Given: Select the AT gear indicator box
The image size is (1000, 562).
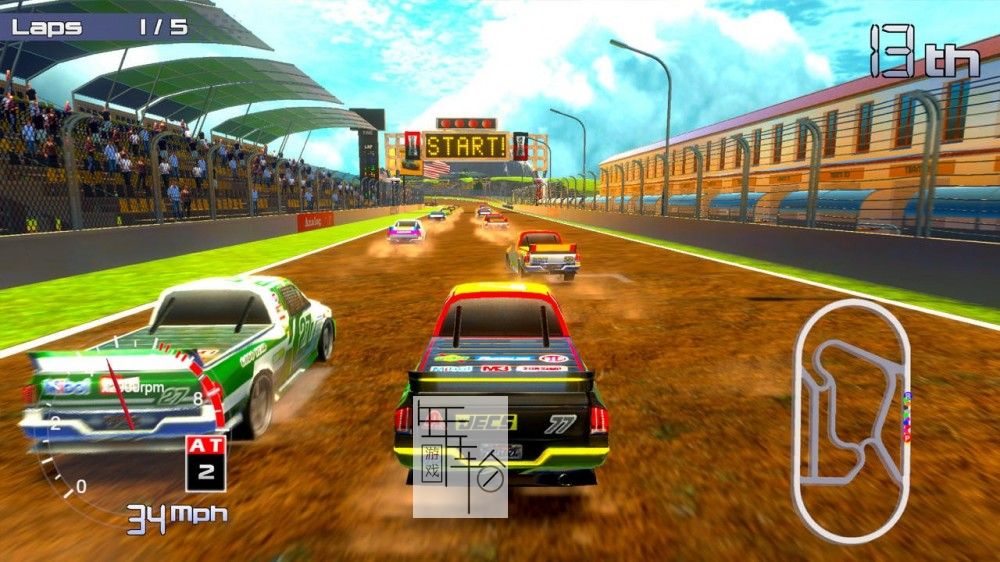Looking at the screenshot, I should click(x=205, y=463).
